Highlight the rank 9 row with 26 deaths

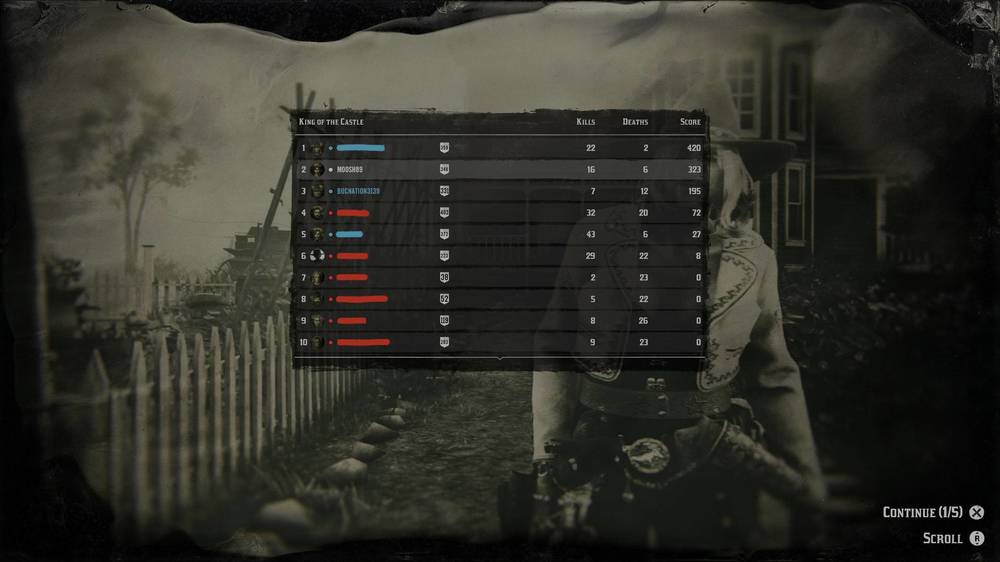click(500, 321)
